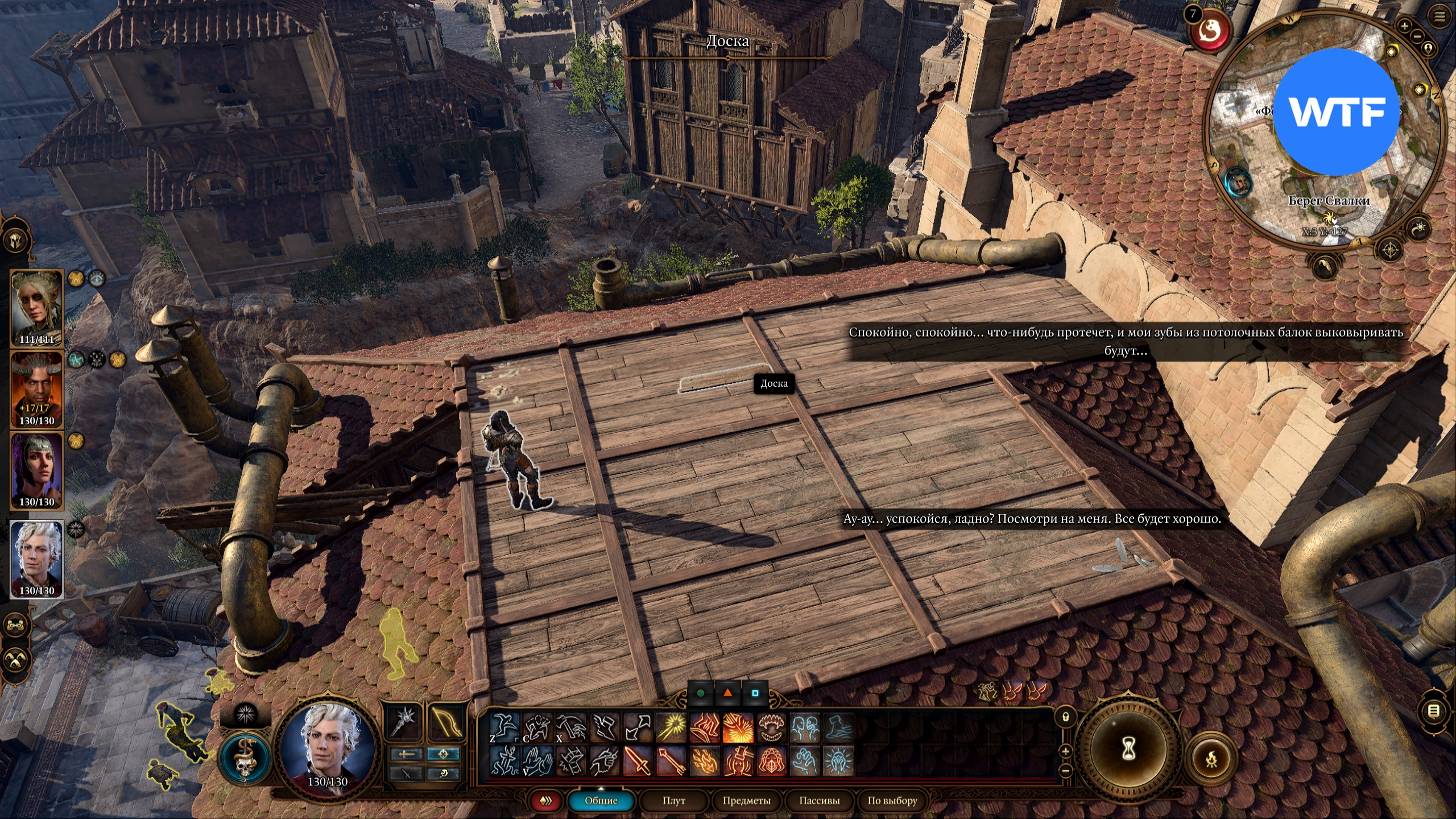Use the red sword main-hand attack
Image resolution: width=1456 pixels, height=819 pixels.
pos(638,761)
